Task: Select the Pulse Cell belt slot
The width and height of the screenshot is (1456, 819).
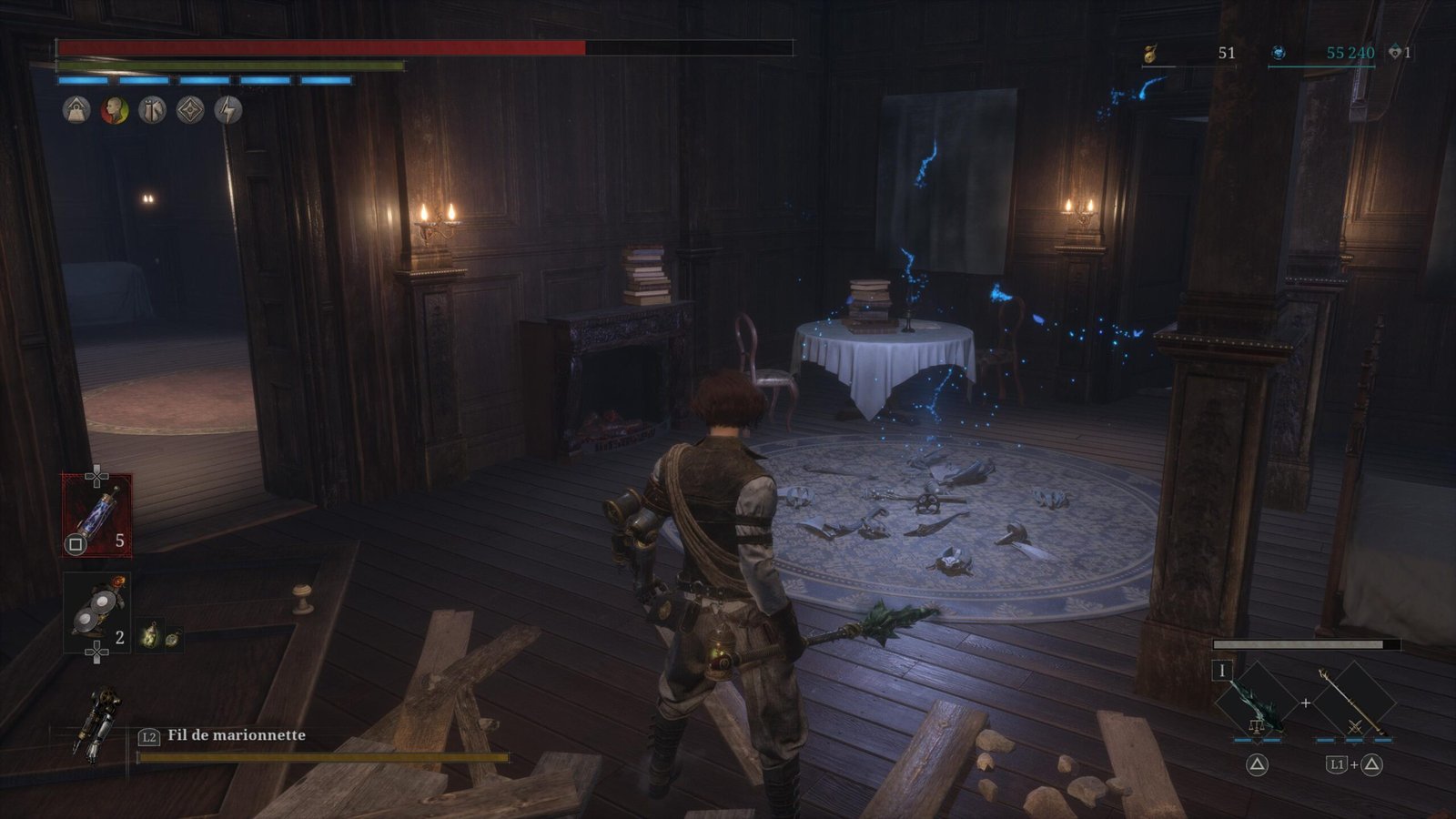Action: tap(96, 514)
